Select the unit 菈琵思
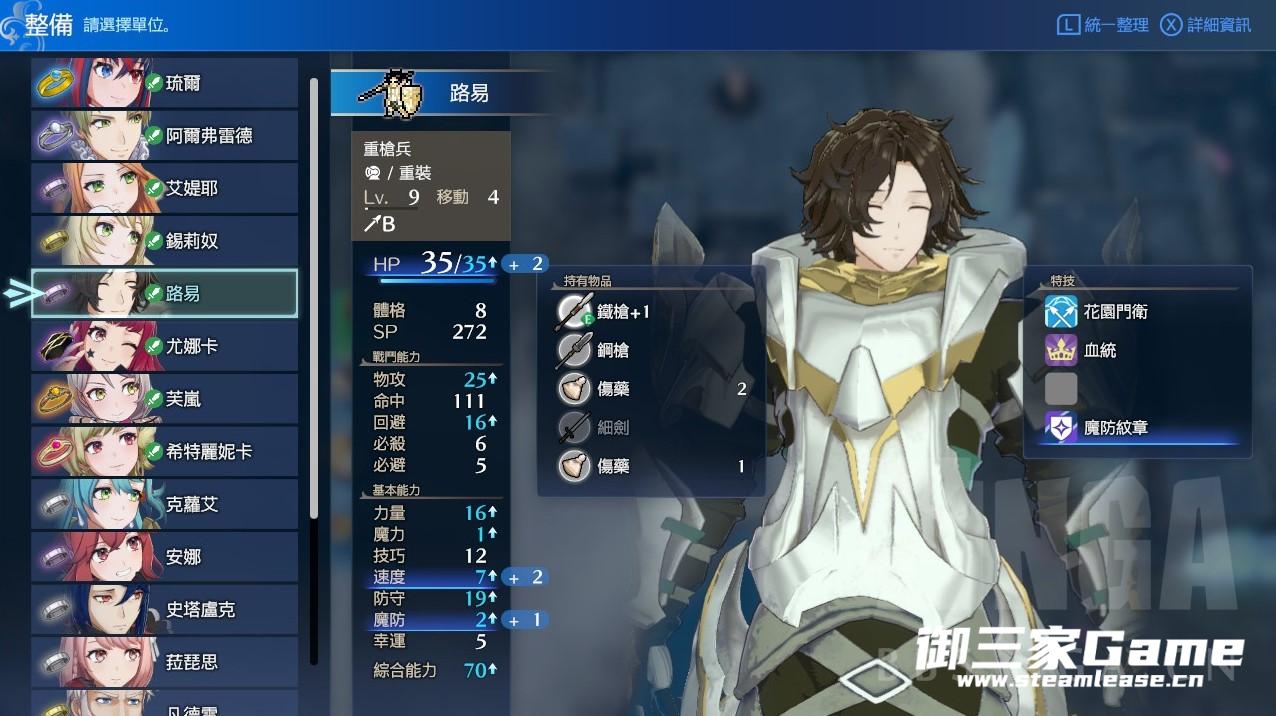This screenshot has width=1276, height=716. 165,662
